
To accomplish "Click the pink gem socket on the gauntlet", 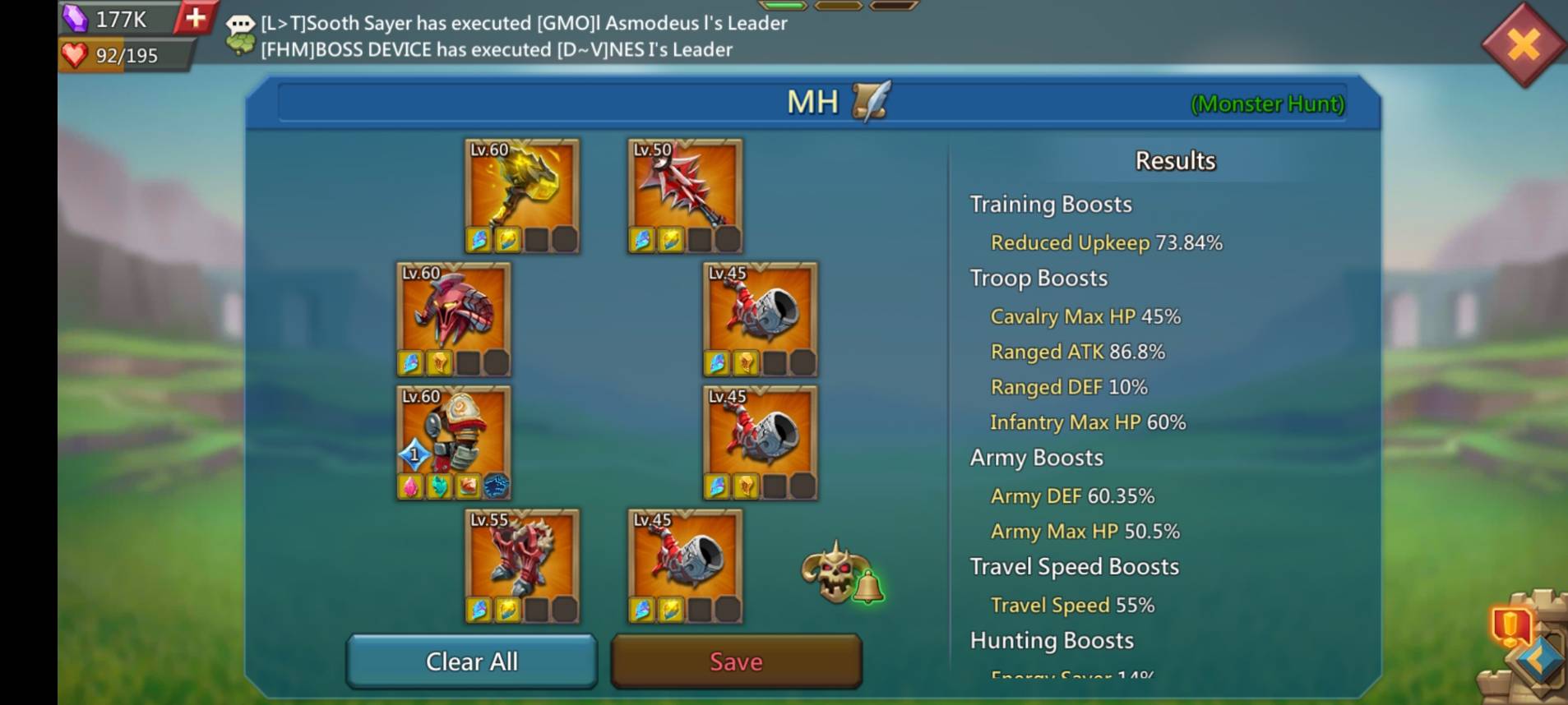I will point(409,487).
